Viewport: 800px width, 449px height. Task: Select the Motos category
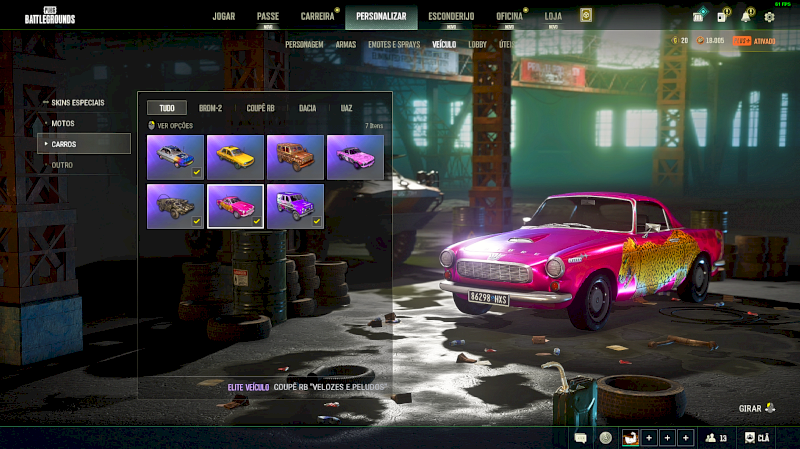coord(63,123)
